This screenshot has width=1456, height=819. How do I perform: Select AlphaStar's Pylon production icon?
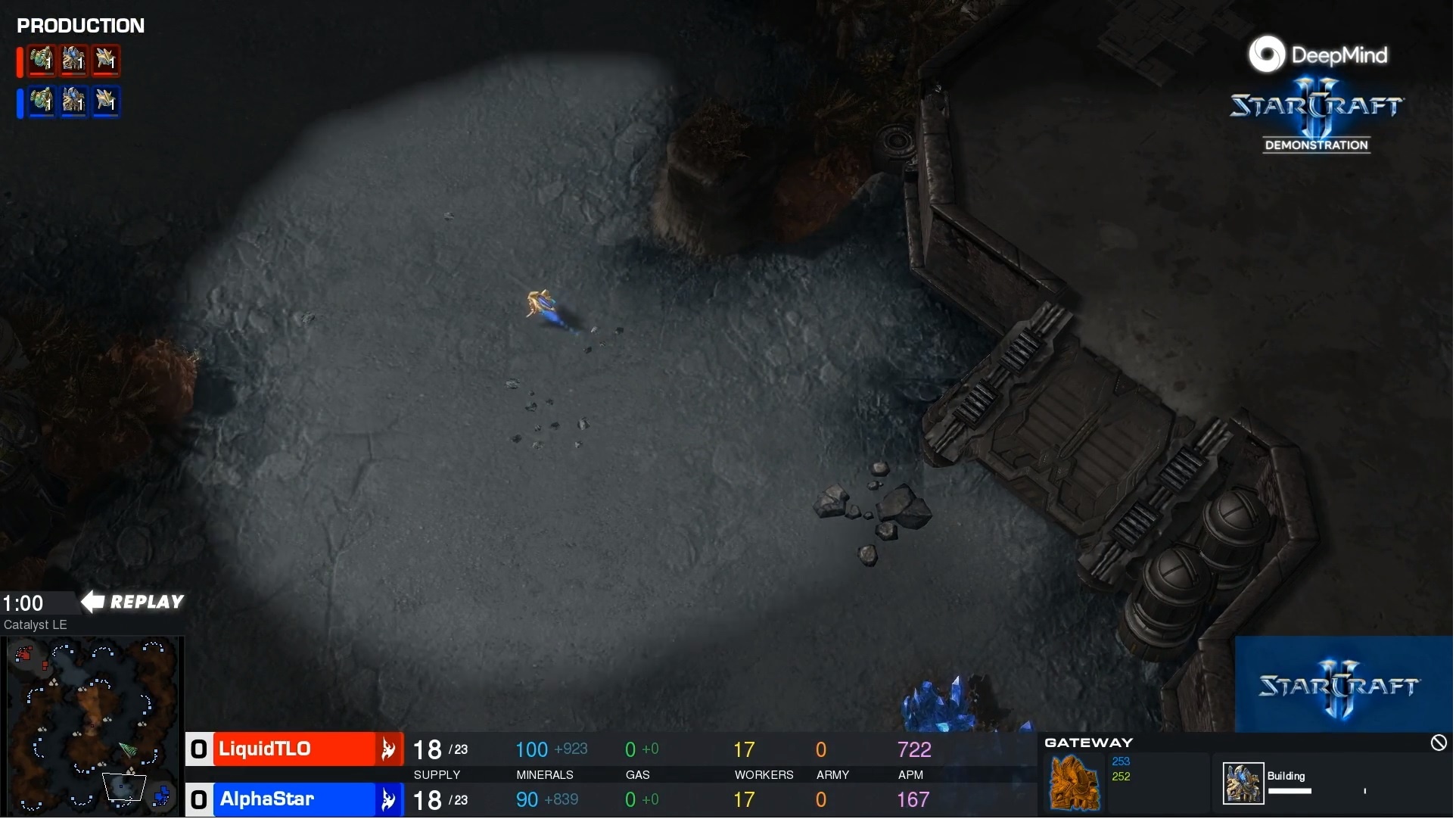click(x=107, y=102)
